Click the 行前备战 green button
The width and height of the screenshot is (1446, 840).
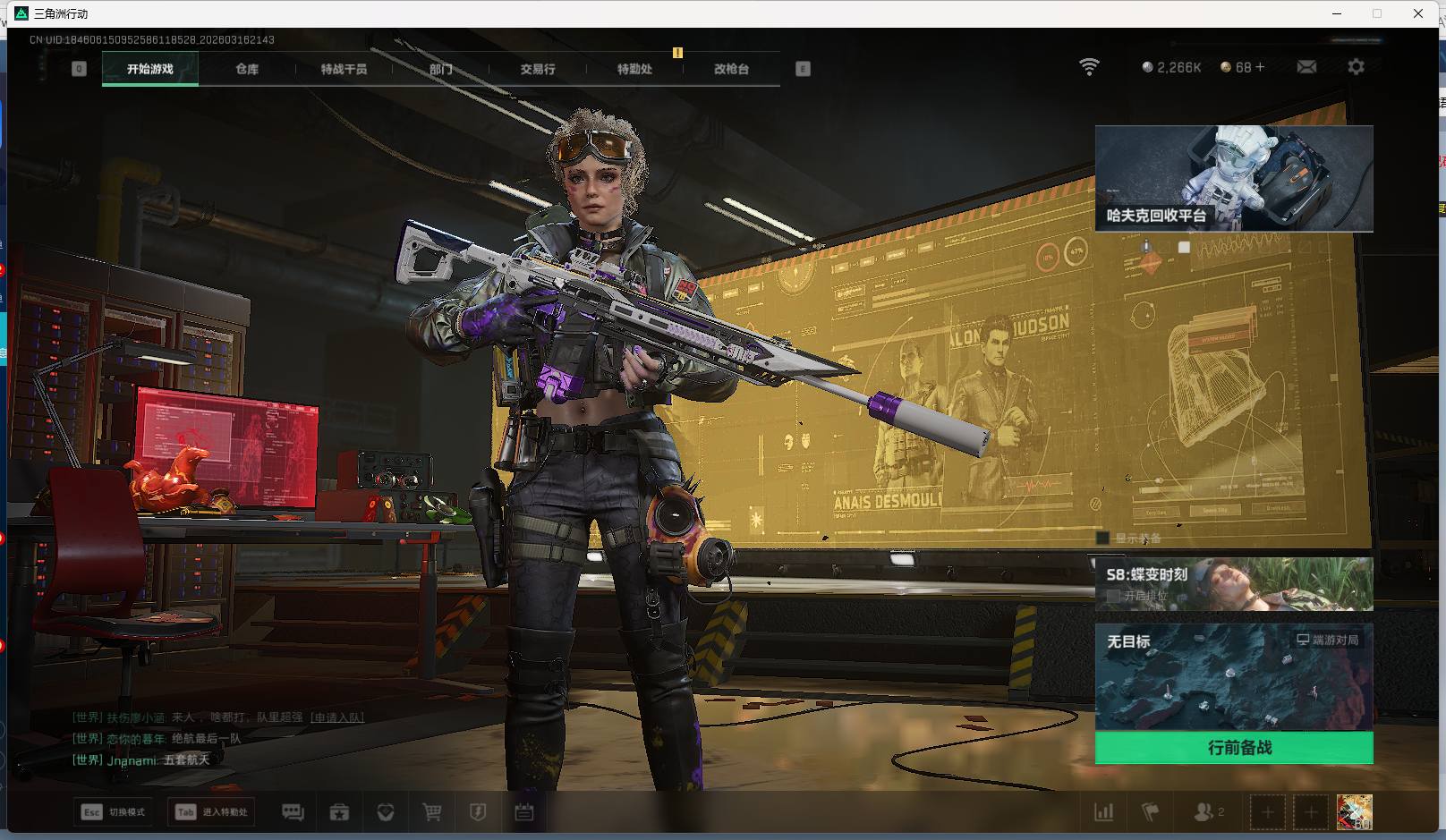click(x=1234, y=748)
